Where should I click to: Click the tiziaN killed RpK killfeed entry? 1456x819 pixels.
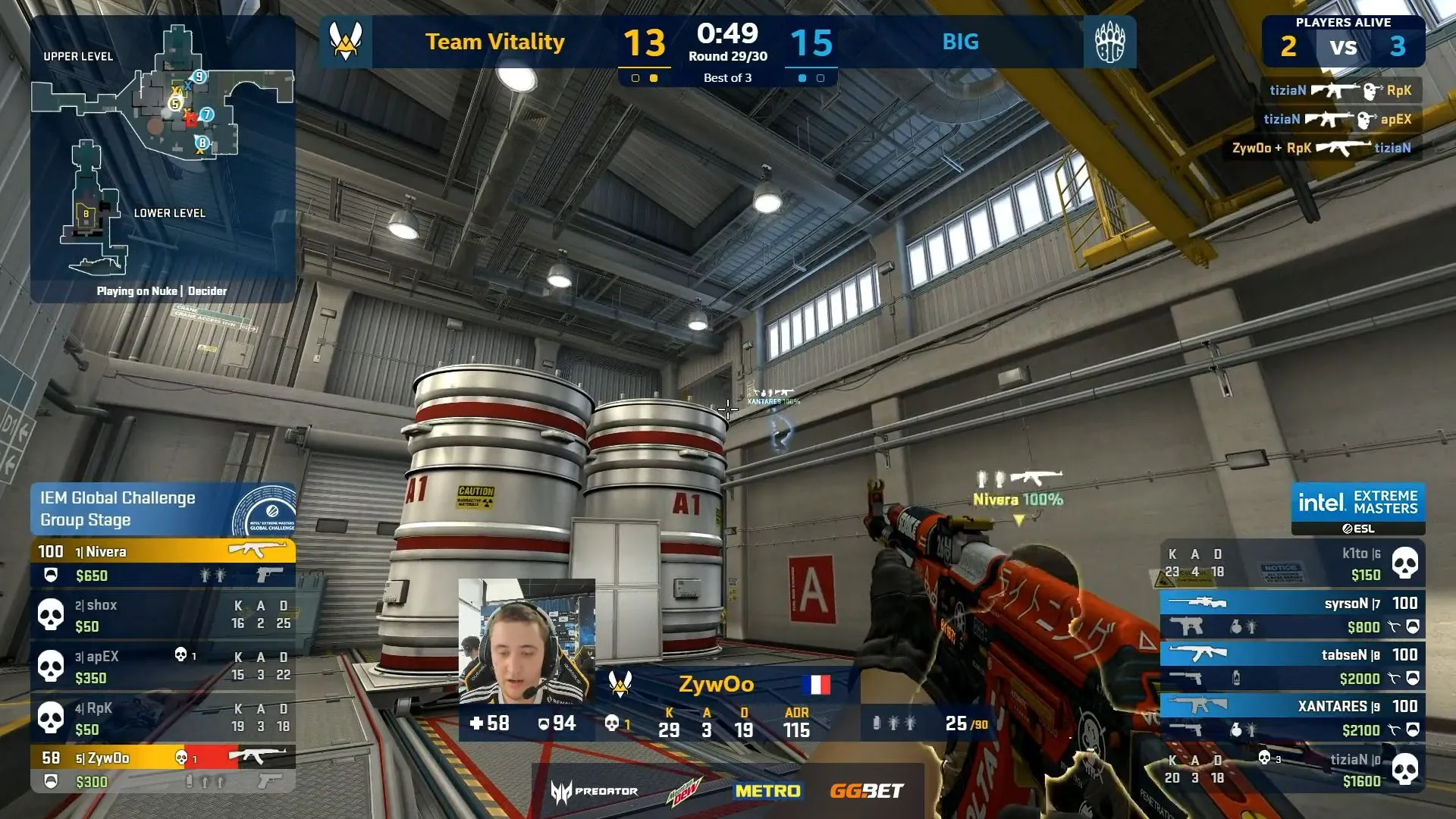[x=1340, y=90]
